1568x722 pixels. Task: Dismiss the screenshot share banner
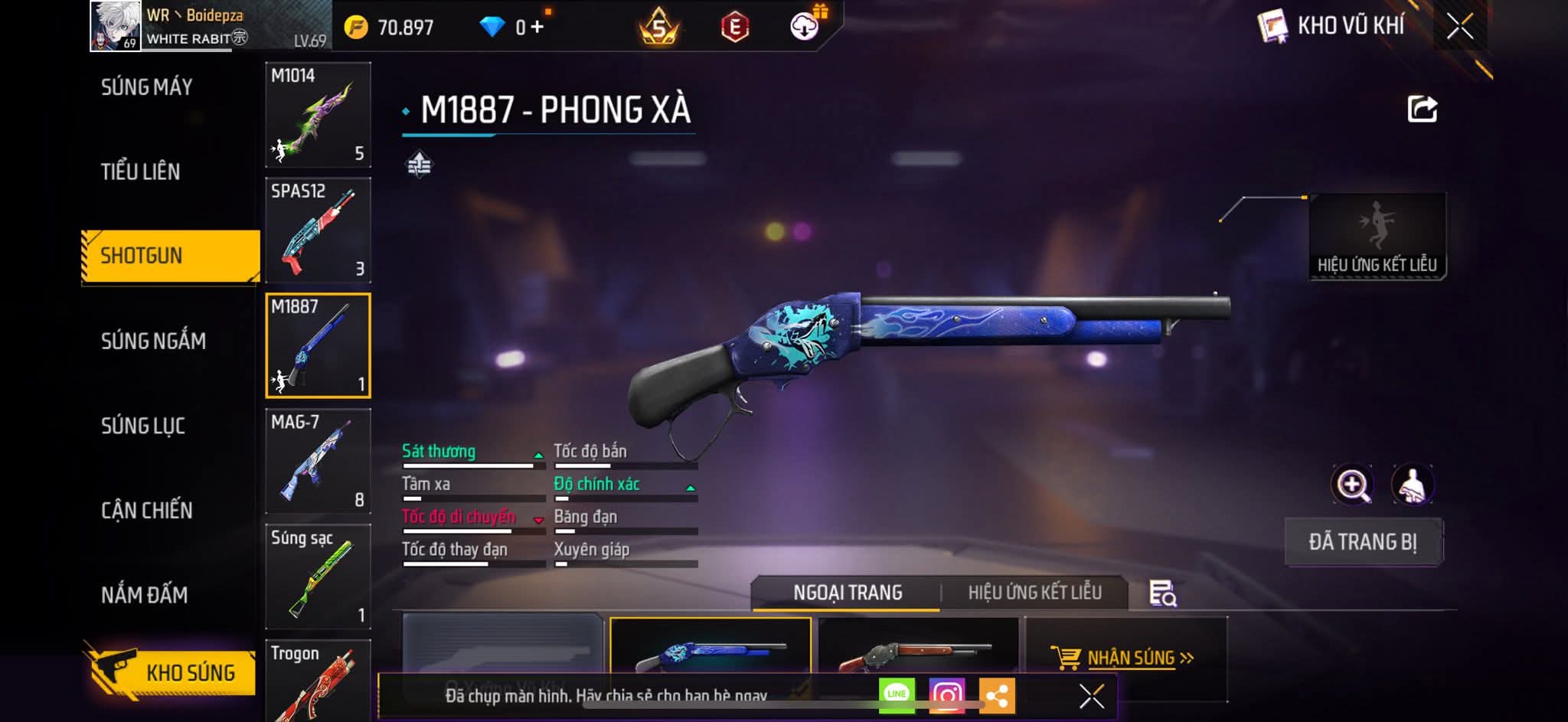point(1091,696)
